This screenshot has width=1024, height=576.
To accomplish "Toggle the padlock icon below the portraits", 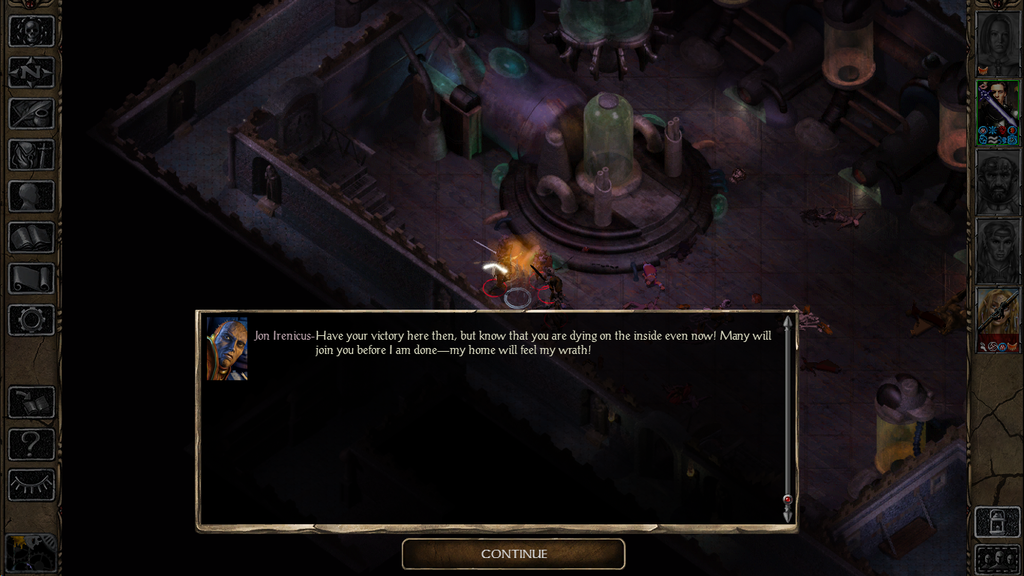I will tap(997, 521).
